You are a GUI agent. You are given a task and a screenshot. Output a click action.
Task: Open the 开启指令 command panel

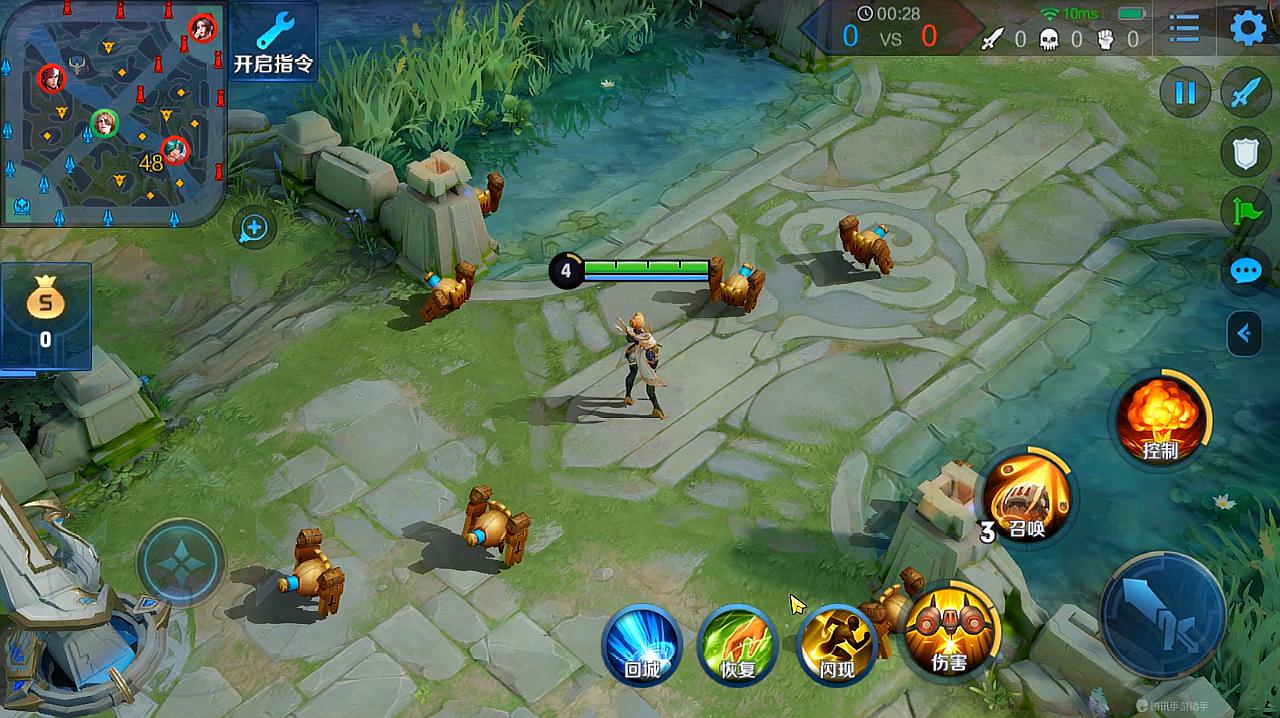(x=273, y=42)
